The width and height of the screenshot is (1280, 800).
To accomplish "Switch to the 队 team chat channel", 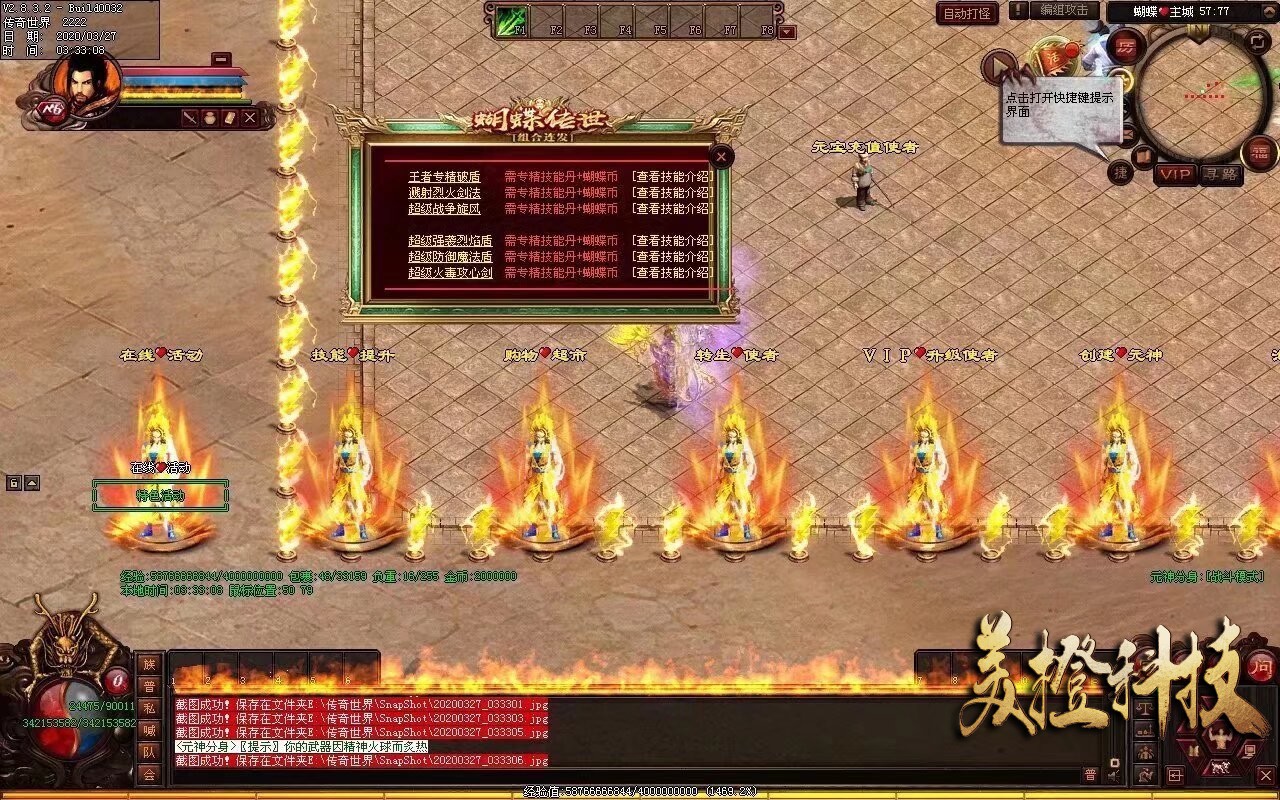I will tap(149, 751).
